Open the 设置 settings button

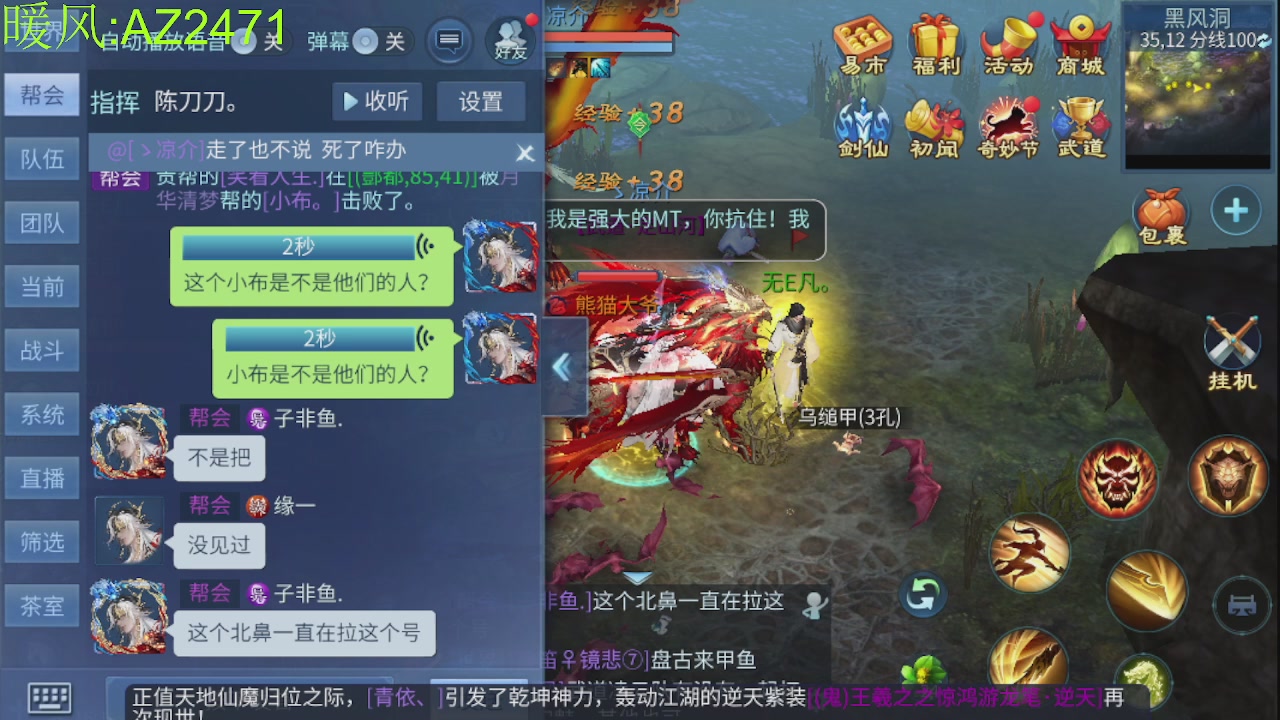tap(481, 101)
